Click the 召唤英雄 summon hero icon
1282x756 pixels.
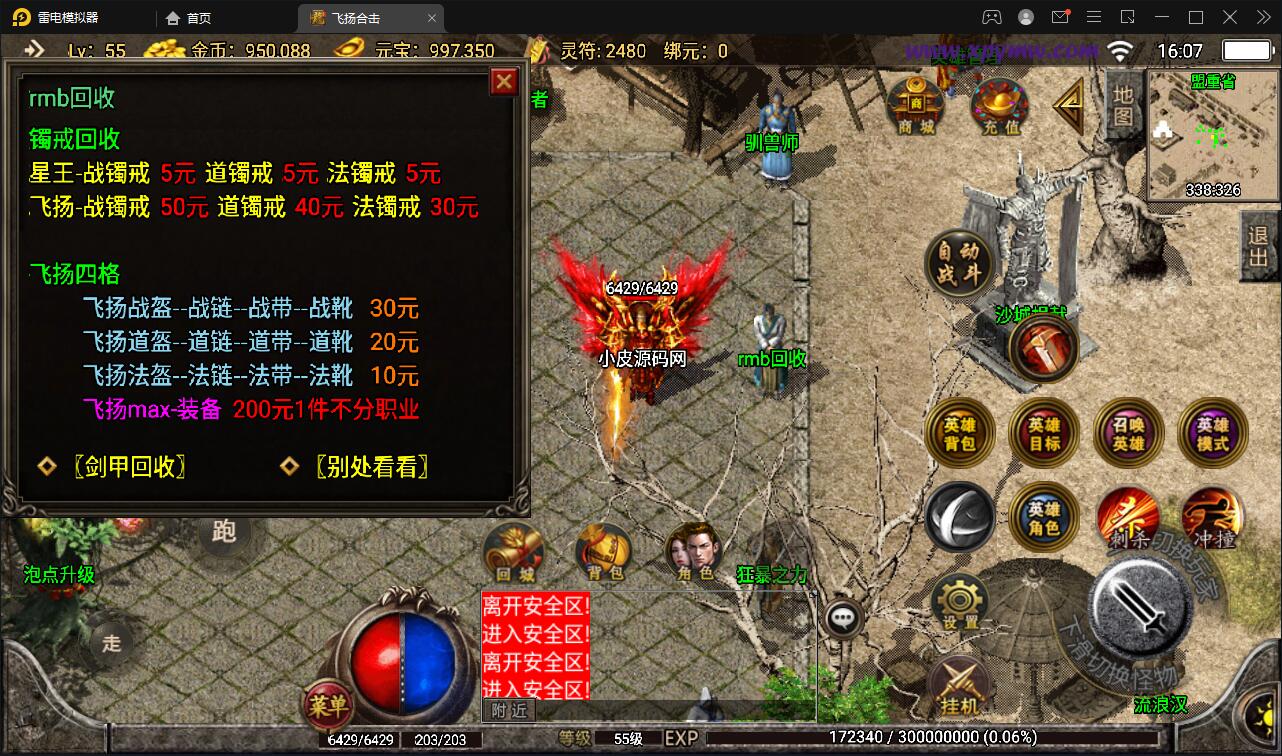coord(1127,432)
